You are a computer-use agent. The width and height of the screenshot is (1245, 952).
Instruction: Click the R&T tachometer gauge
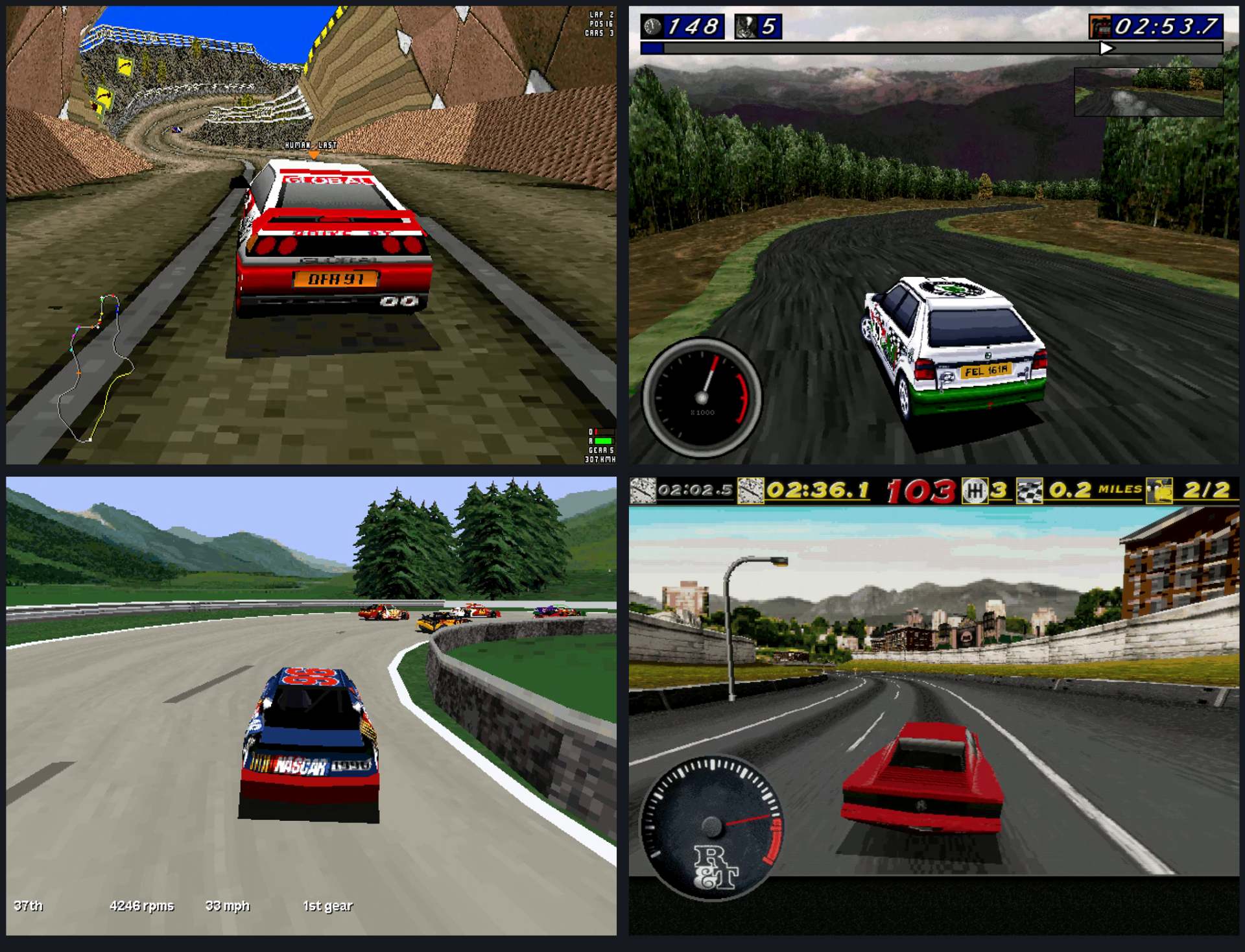click(712, 827)
